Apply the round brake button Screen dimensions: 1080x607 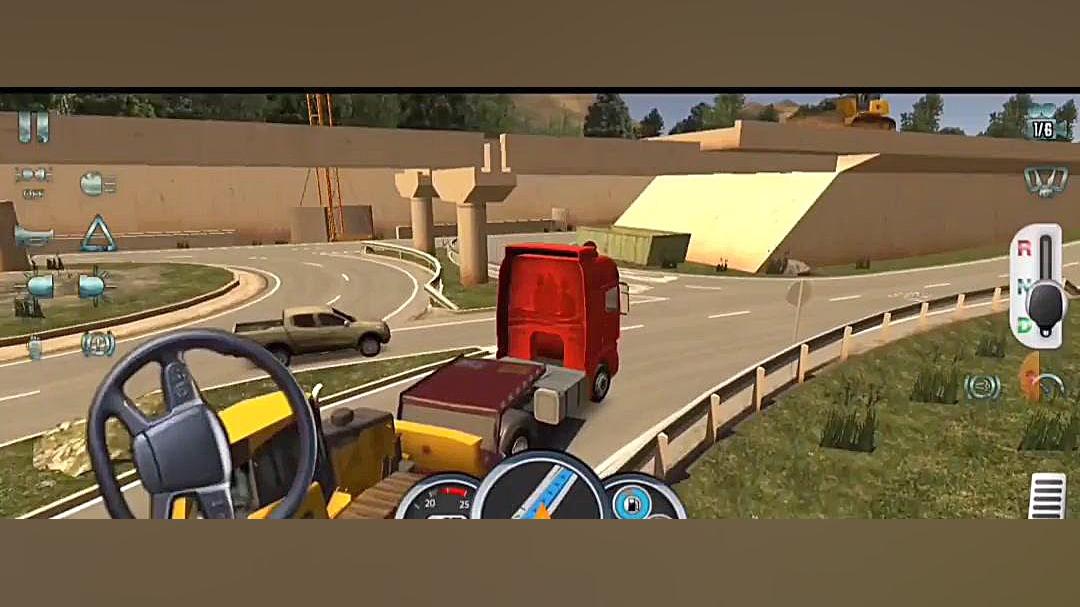click(x=981, y=386)
